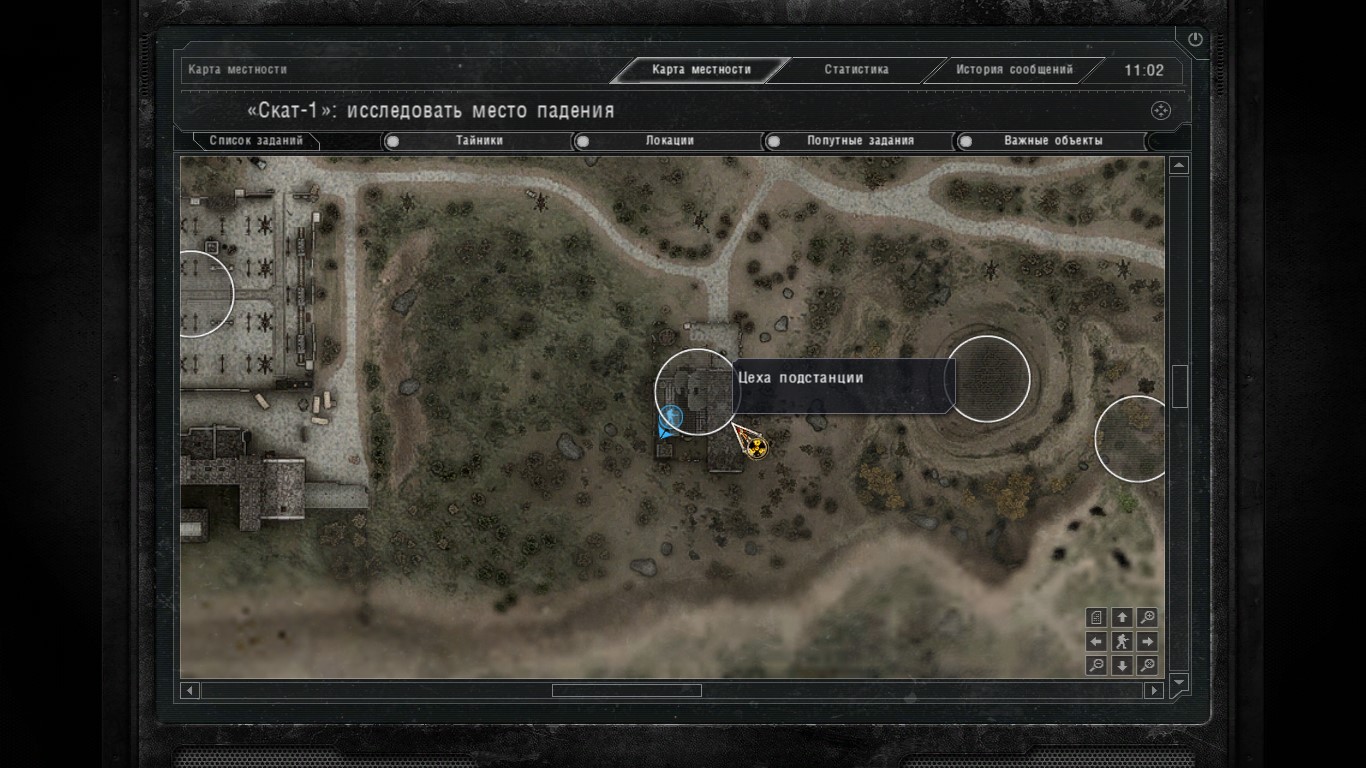Click the power button to close the PDA
Viewport: 1366px width, 768px height.
click(1195, 40)
